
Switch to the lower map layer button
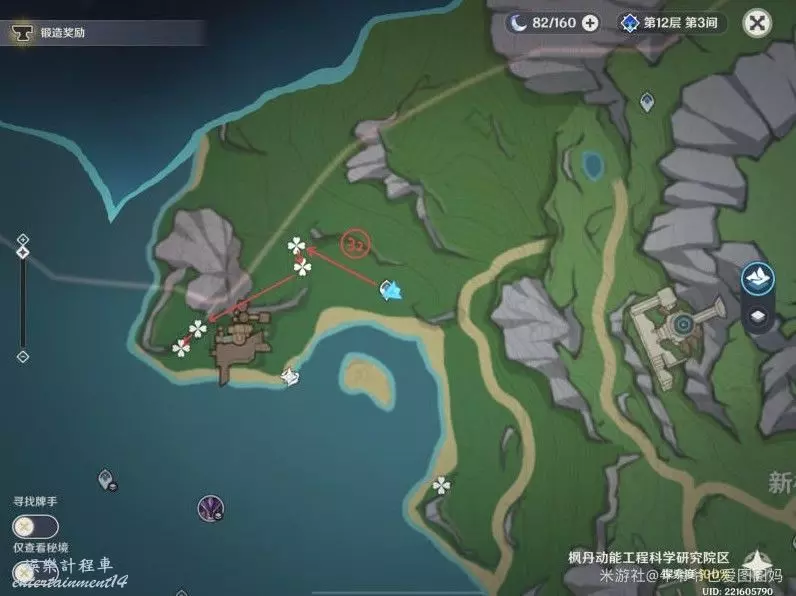758,317
